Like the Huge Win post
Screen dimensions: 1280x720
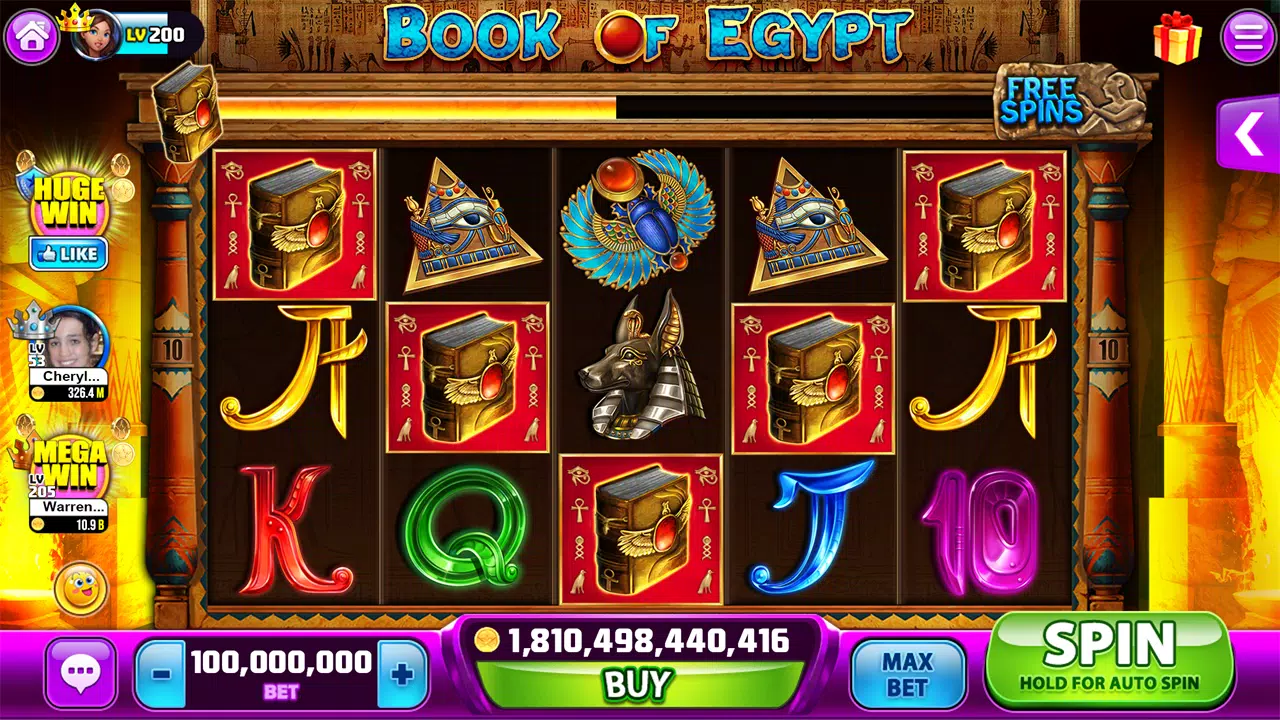(68, 254)
